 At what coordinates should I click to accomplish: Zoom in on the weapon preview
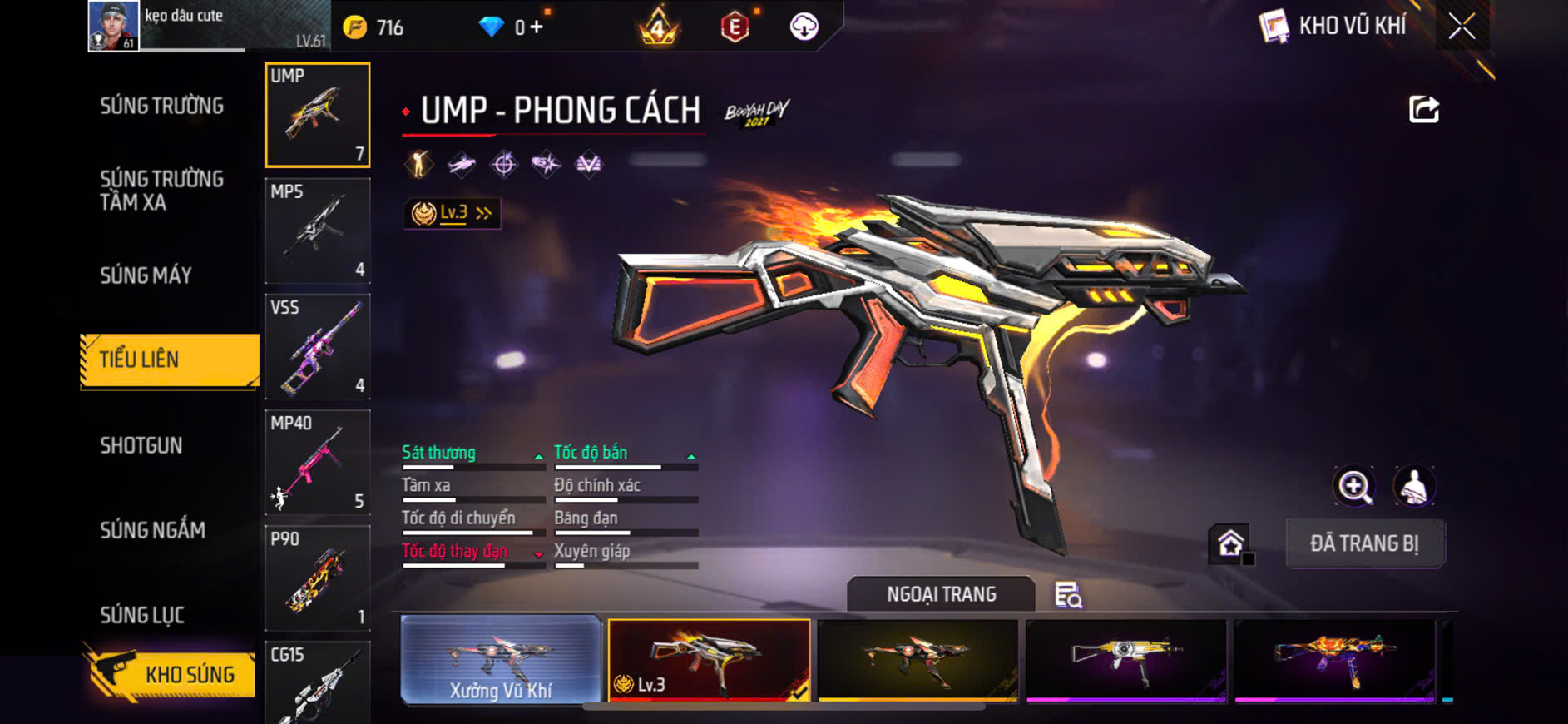[1354, 486]
